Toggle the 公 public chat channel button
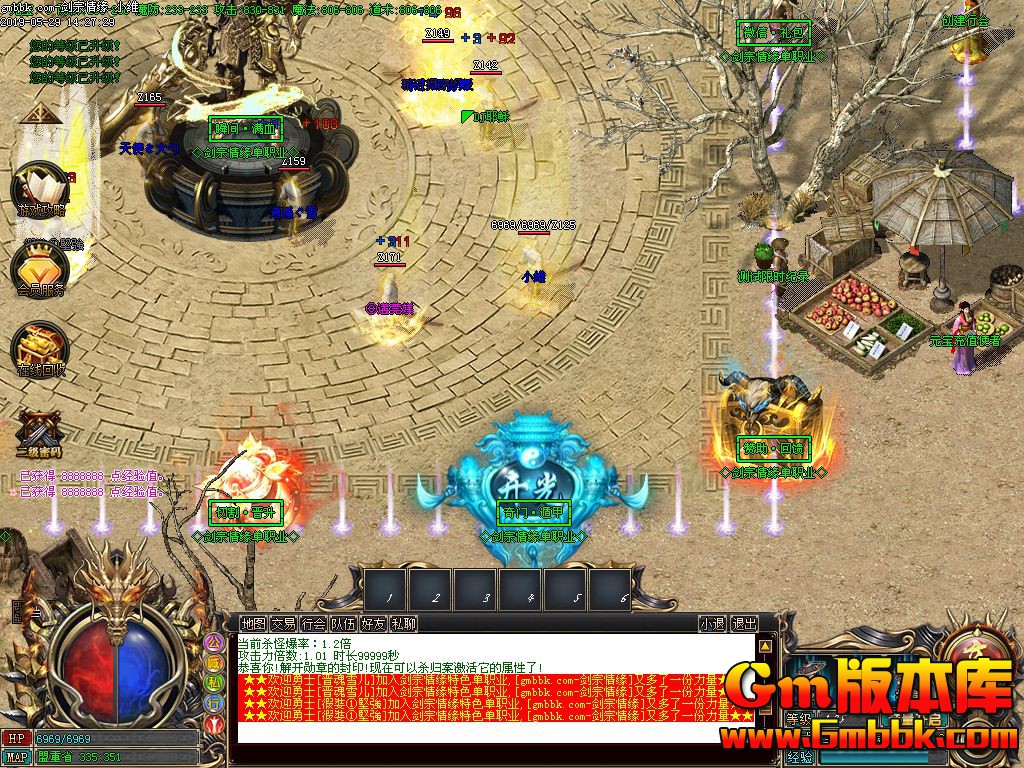The height and width of the screenshot is (768, 1024). click(x=213, y=642)
